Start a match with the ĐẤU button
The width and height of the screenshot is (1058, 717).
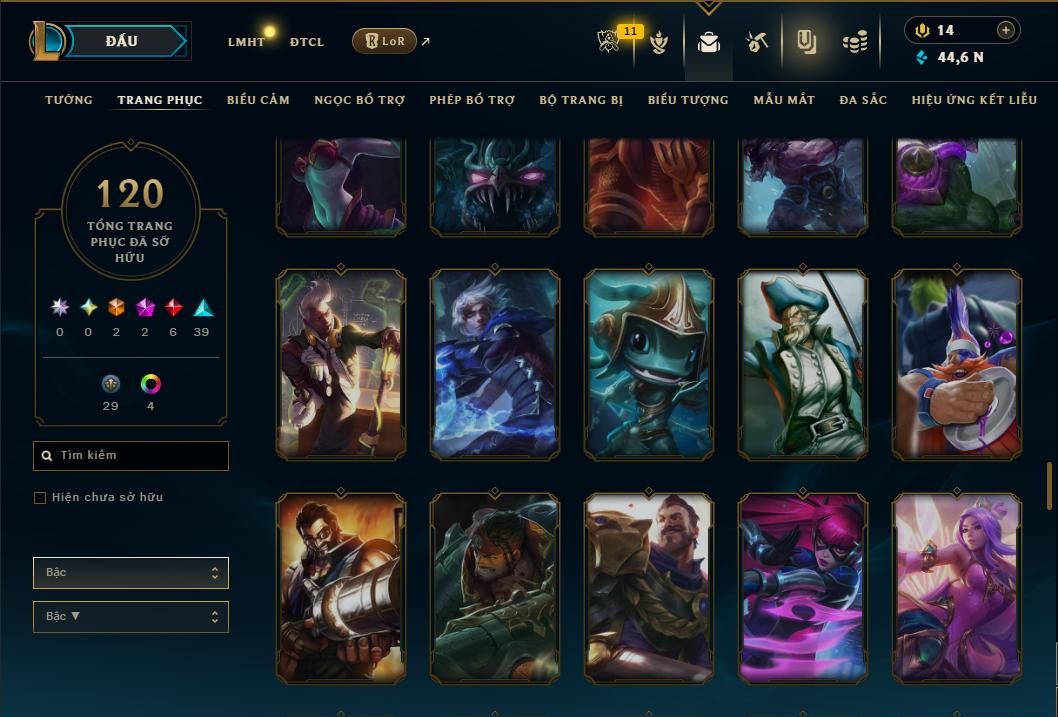pyautogui.click(x=121, y=41)
